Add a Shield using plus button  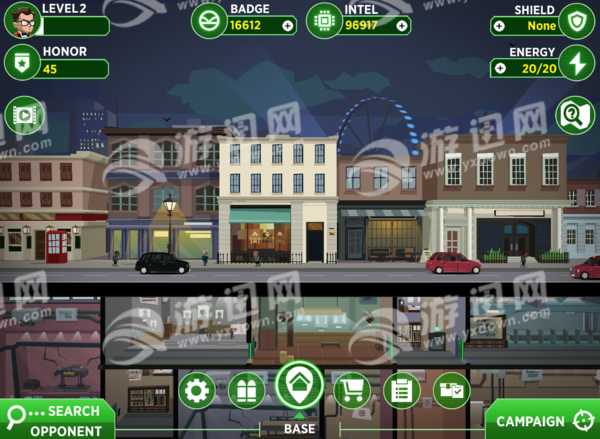(x=498, y=26)
